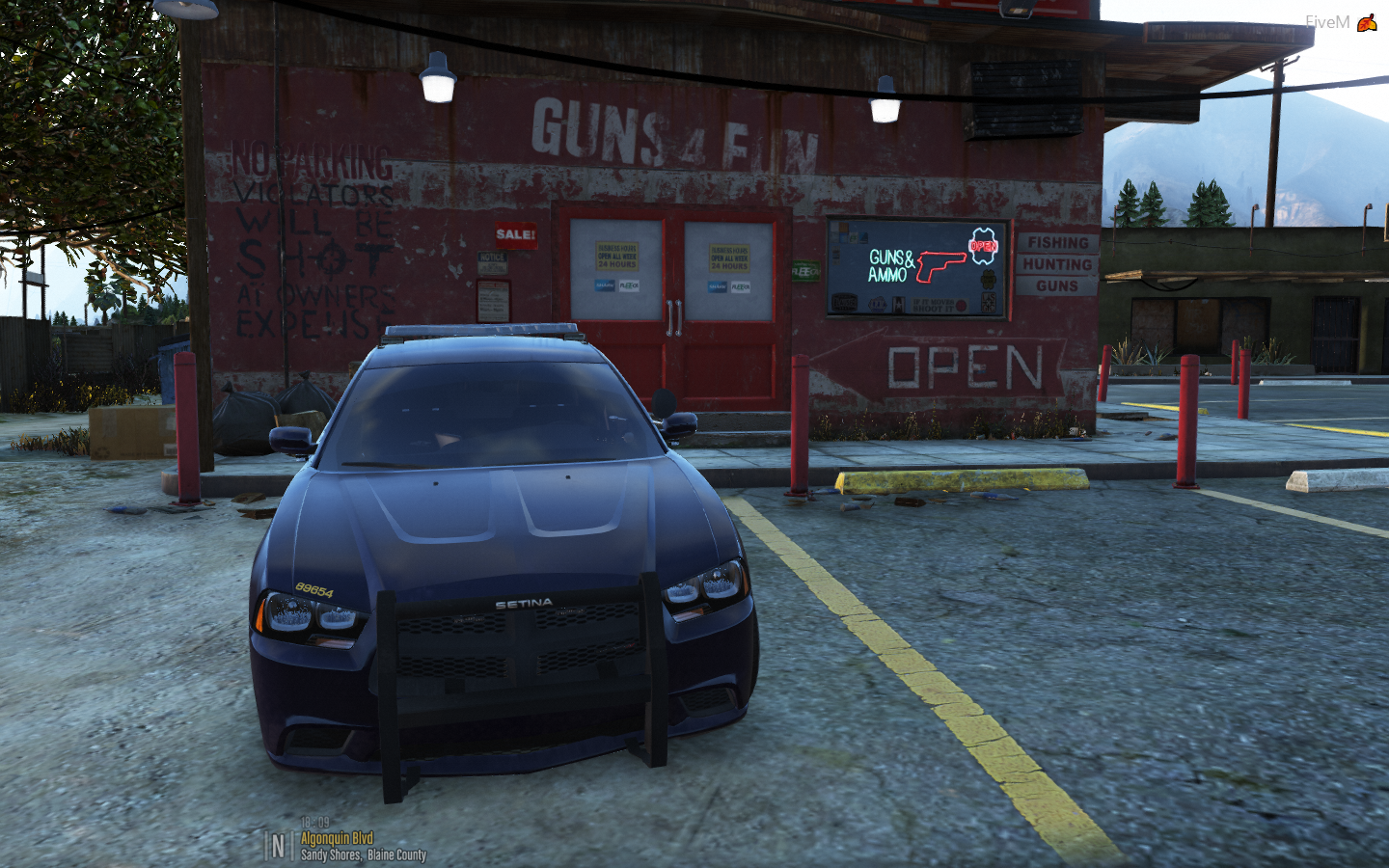Viewport: 1389px width, 868px height.
Task: Click the Algonquin Blvd street name label
Action: (x=337, y=838)
